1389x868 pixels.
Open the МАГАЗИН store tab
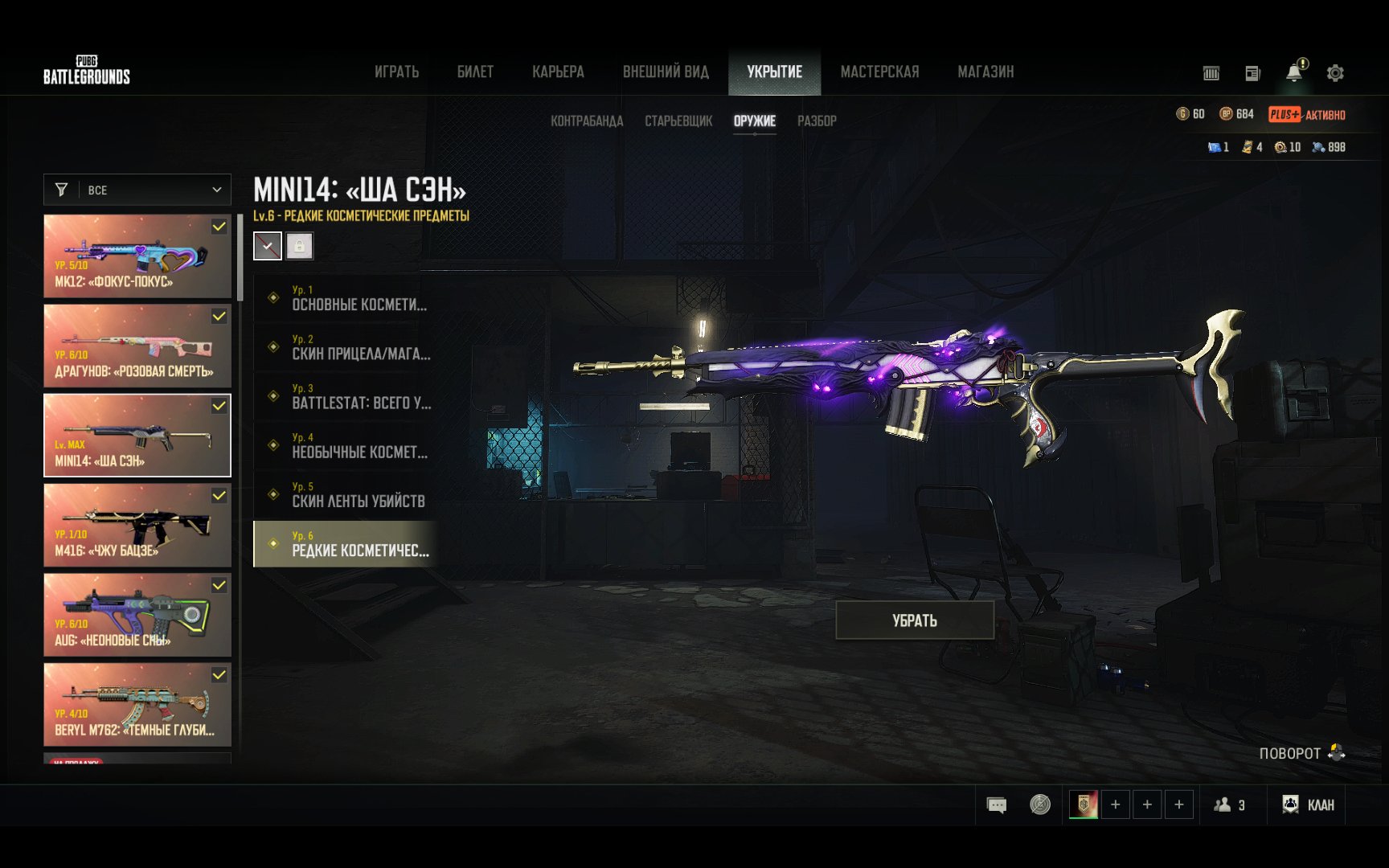[x=985, y=72]
